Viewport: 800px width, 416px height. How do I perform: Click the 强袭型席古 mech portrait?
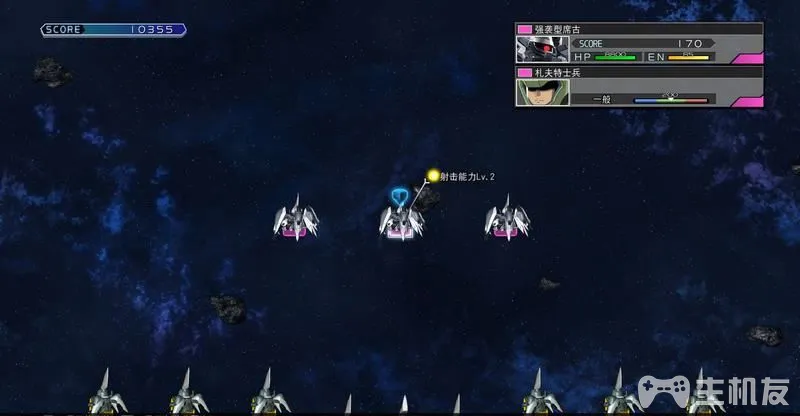(x=536, y=50)
